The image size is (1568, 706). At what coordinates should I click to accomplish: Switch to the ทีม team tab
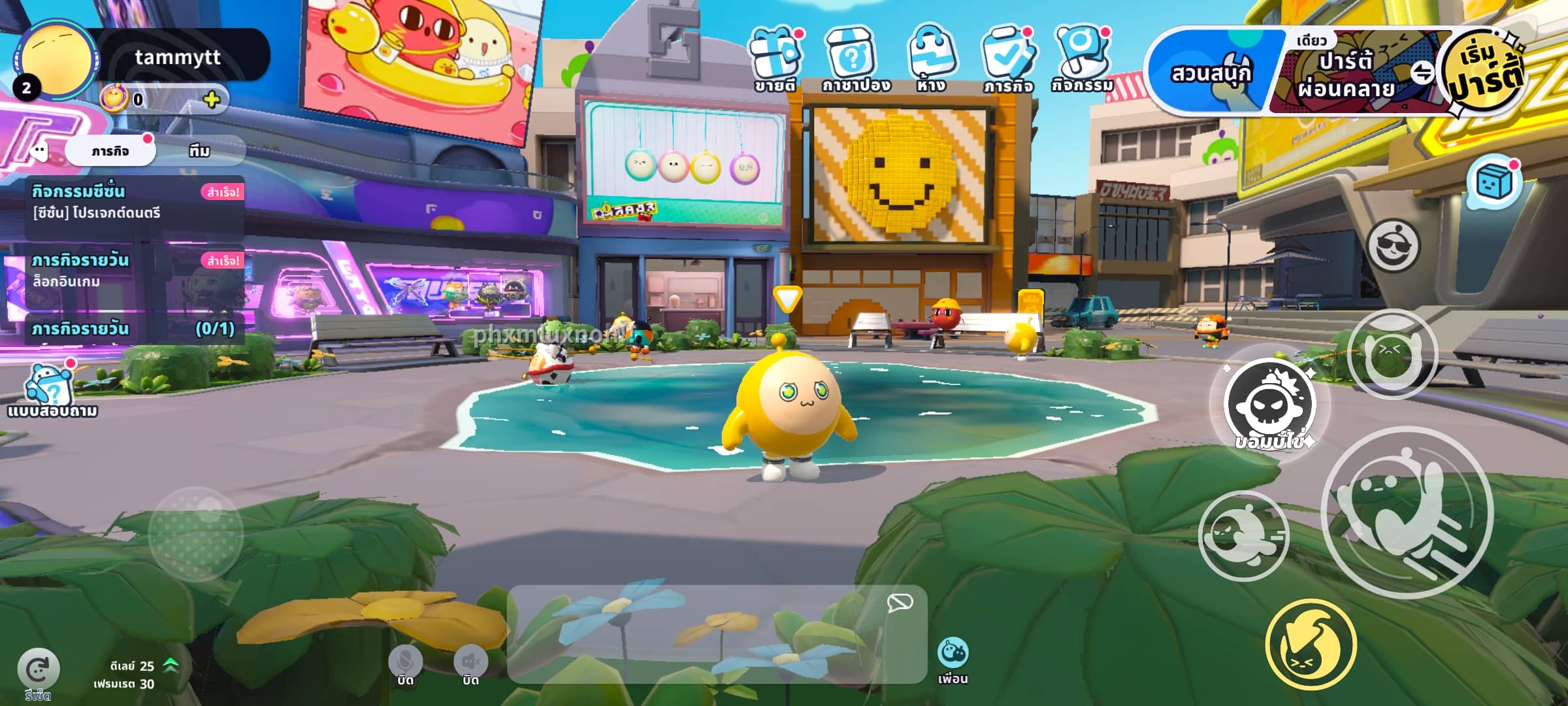click(x=199, y=151)
